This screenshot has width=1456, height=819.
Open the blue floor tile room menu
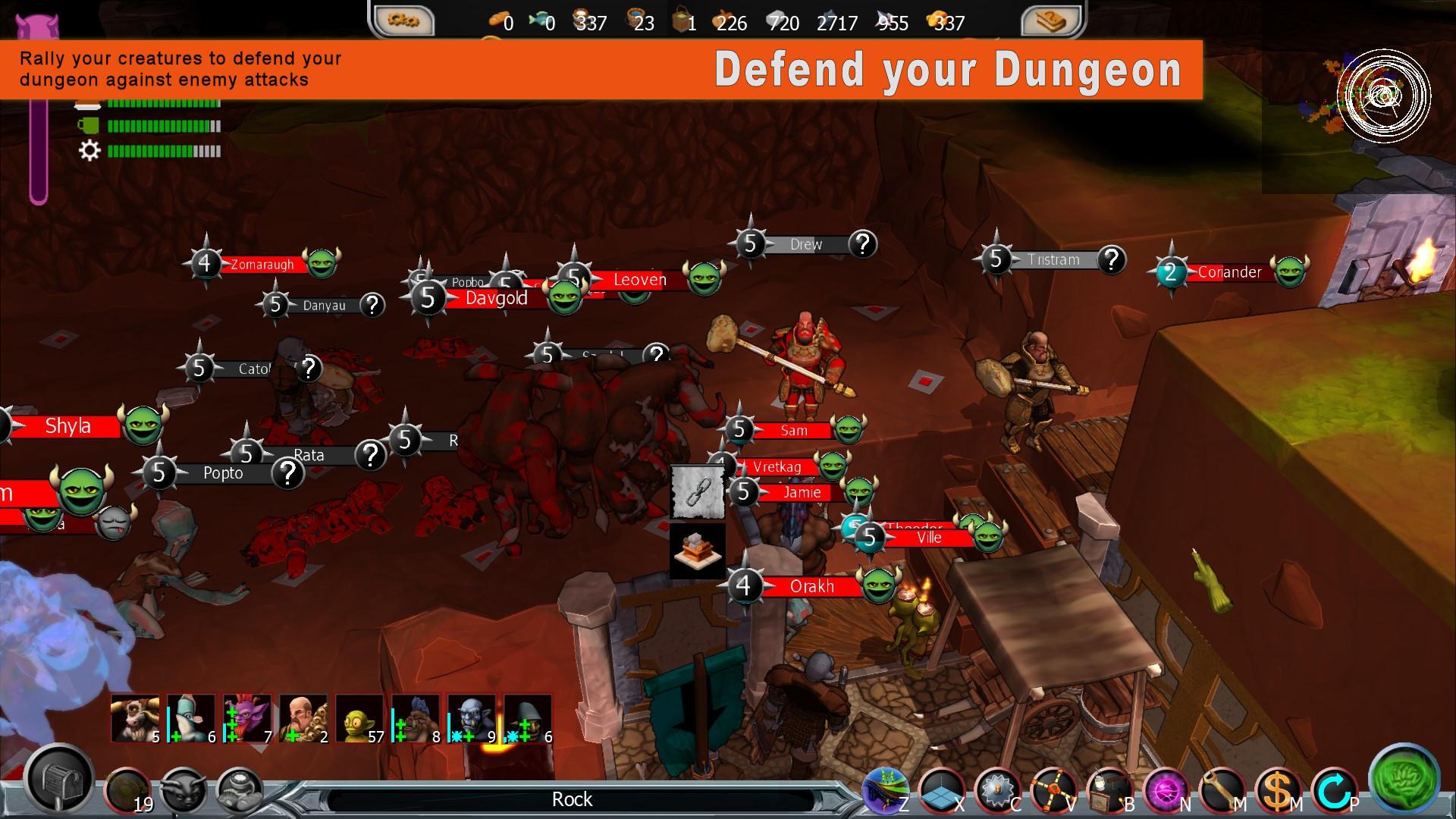tap(940, 792)
